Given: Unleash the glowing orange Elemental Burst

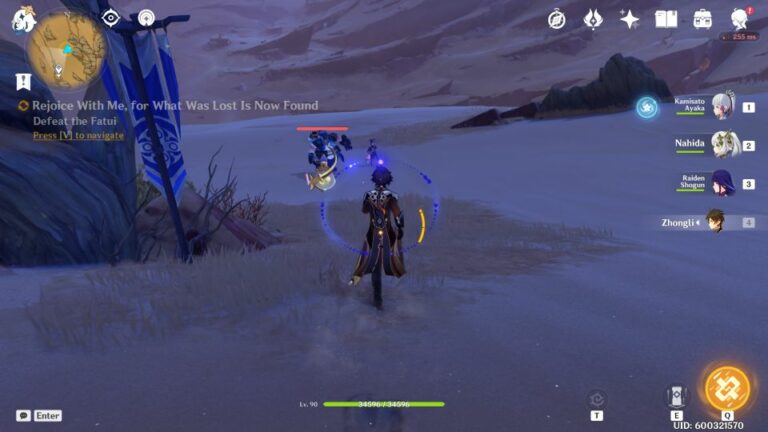Looking at the screenshot, I should [x=727, y=390].
